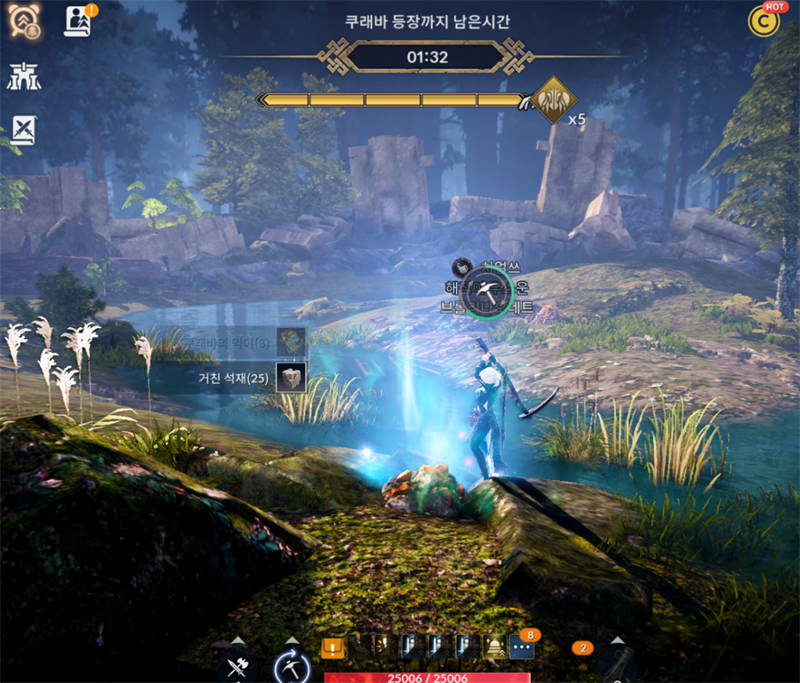Click the Kuraba boss emblem on progress bar
800x683 pixels.
(x=552, y=100)
